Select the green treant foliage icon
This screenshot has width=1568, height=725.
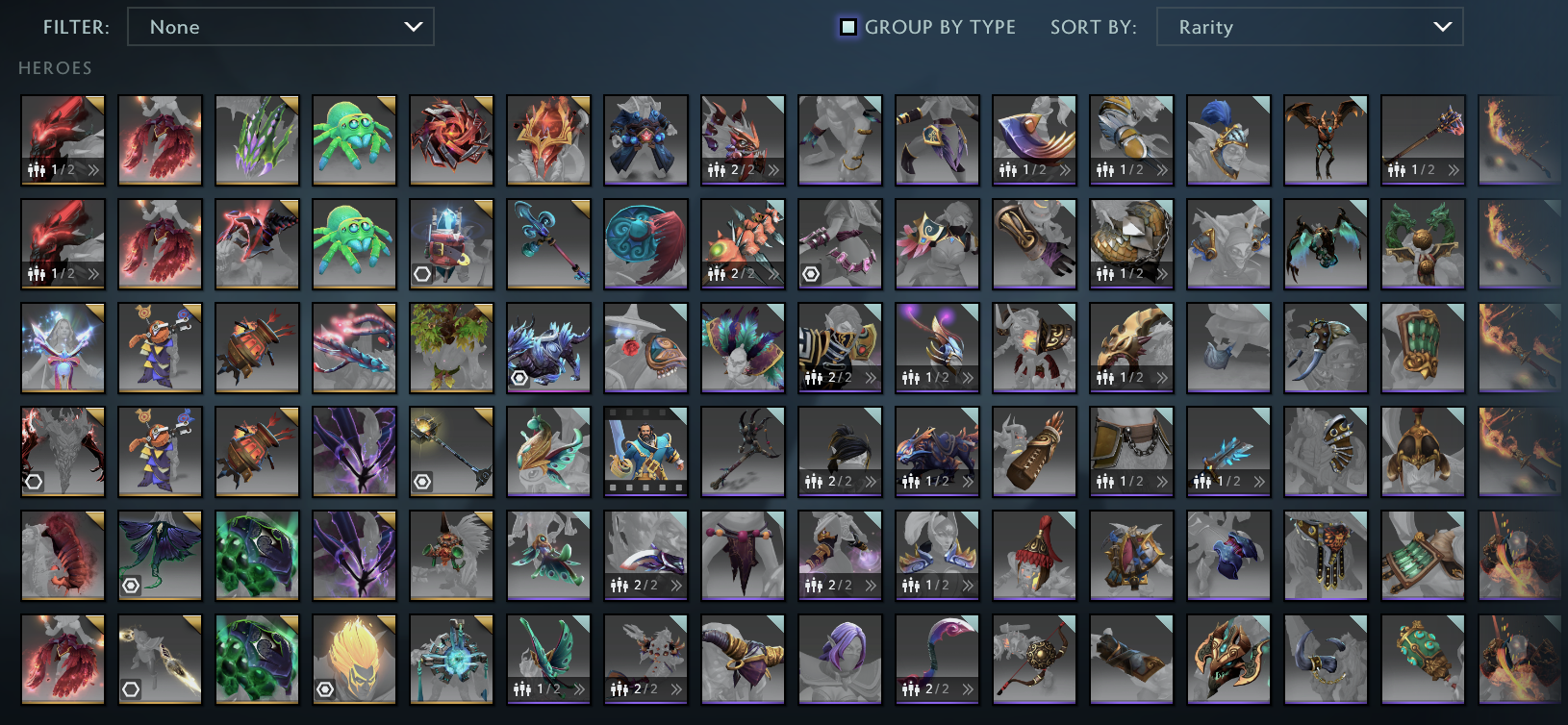click(451, 347)
